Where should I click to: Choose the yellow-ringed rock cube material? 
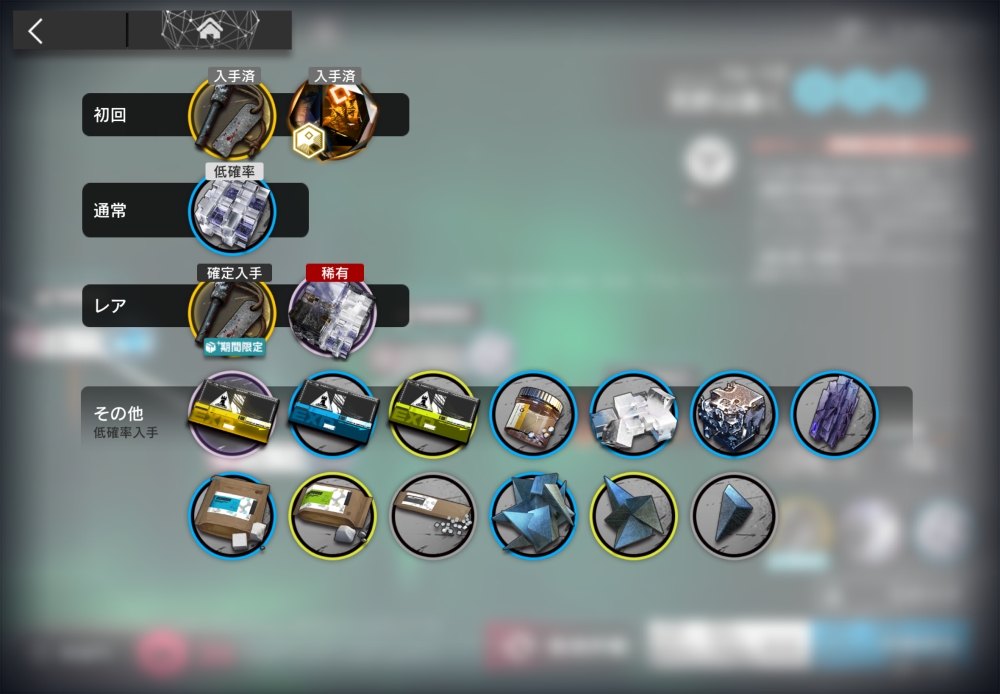click(633, 515)
